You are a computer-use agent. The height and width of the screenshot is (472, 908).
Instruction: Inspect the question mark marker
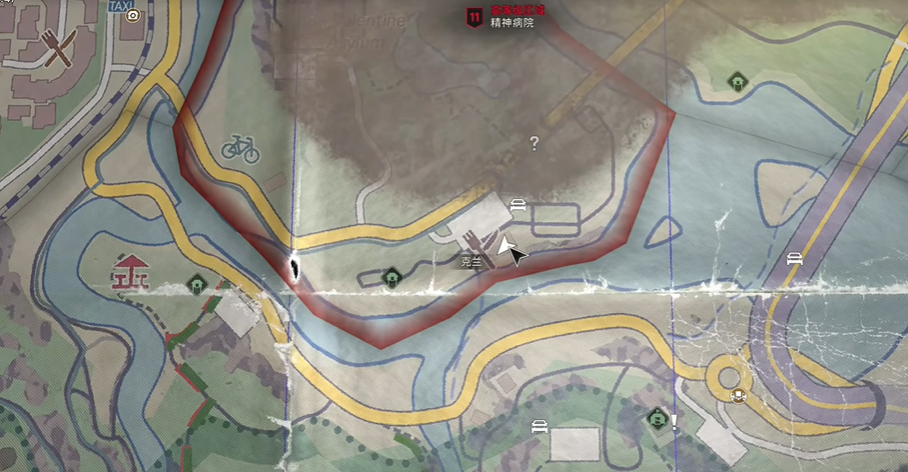(534, 144)
